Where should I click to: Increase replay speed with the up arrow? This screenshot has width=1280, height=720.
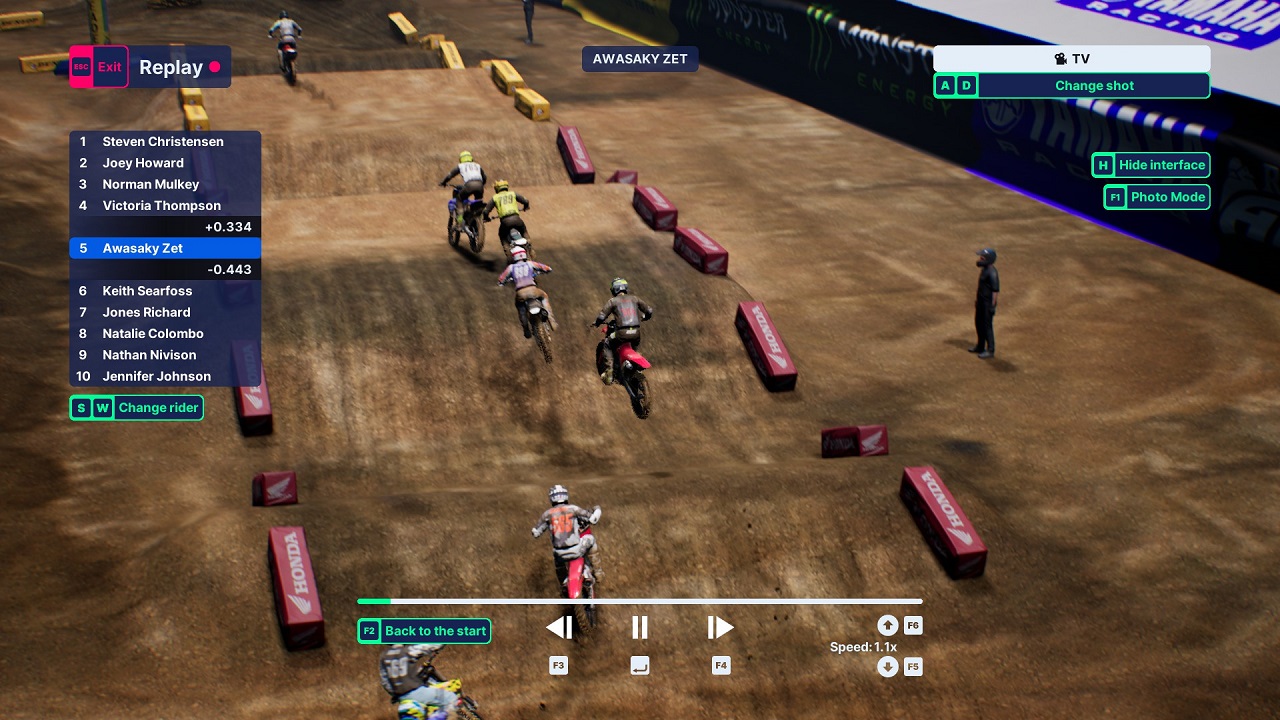coord(887,626)
